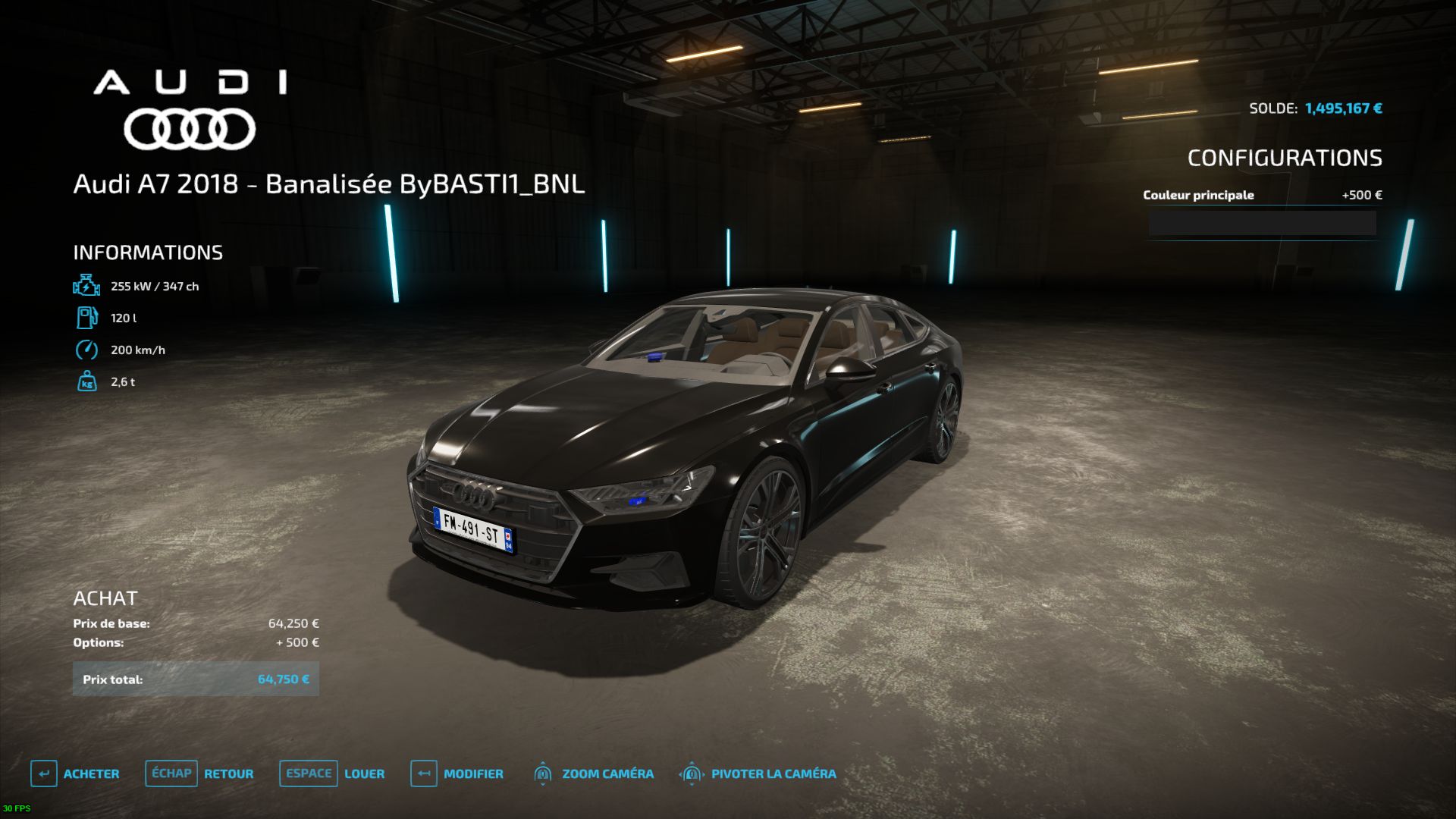Screen dimensions: 1456x819
Task: Go back using the RETOUR button
Action: coord(200,773)
